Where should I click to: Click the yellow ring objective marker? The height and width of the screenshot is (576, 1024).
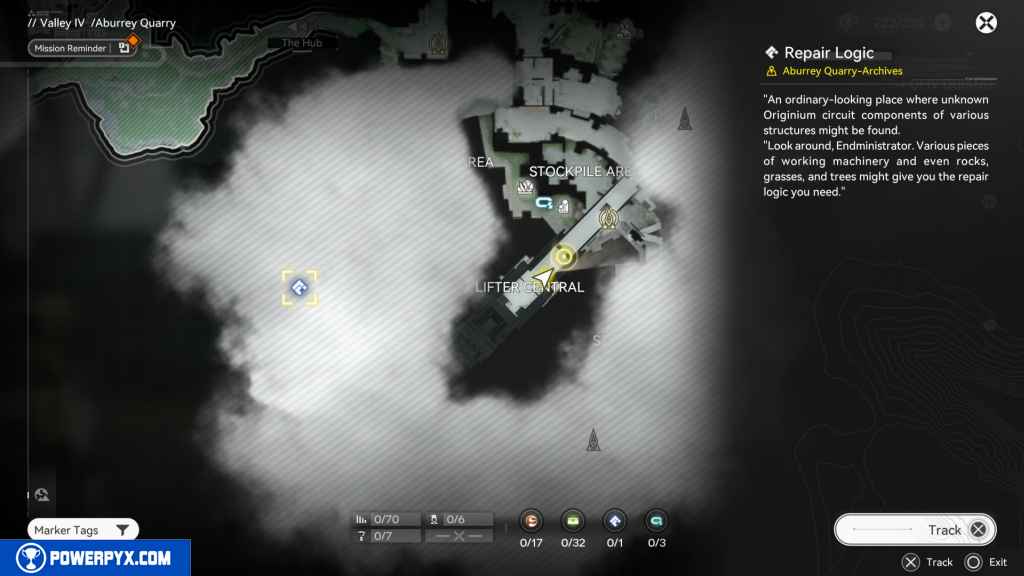[564, 258]
